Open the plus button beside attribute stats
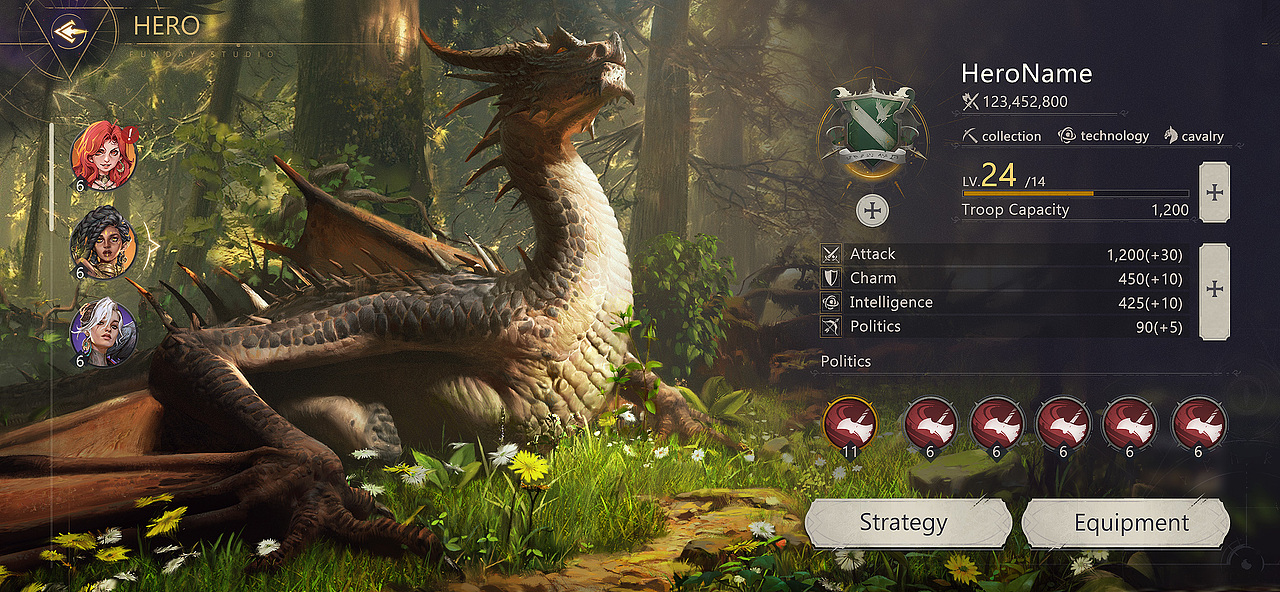This screenshot has height=592, width=1280. (x=1214, y=290)
